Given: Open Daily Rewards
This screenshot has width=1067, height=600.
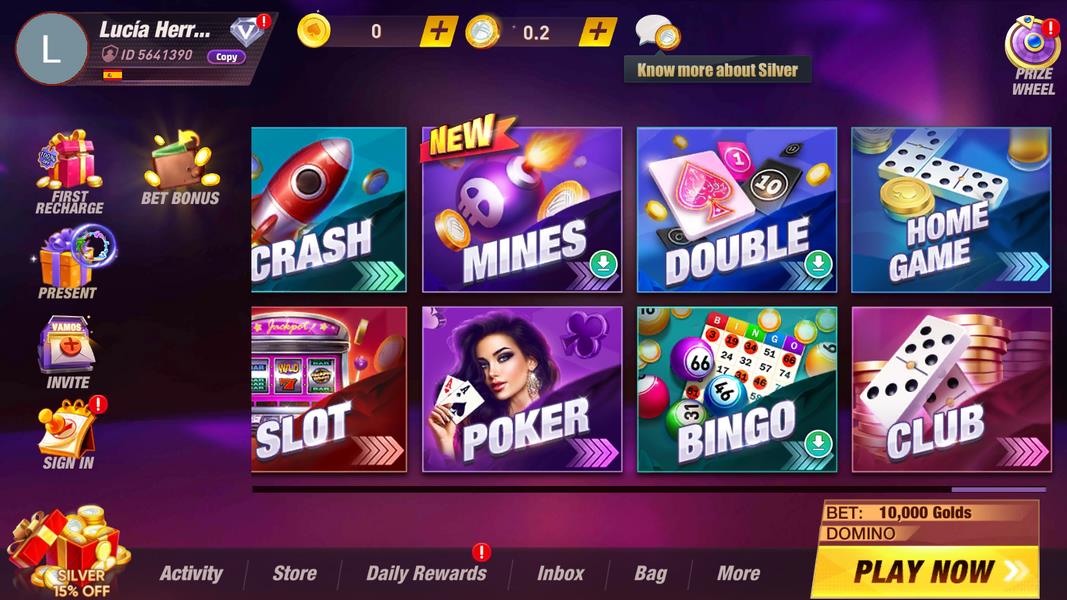Looking at the screenshot, I should pos(426,573).
